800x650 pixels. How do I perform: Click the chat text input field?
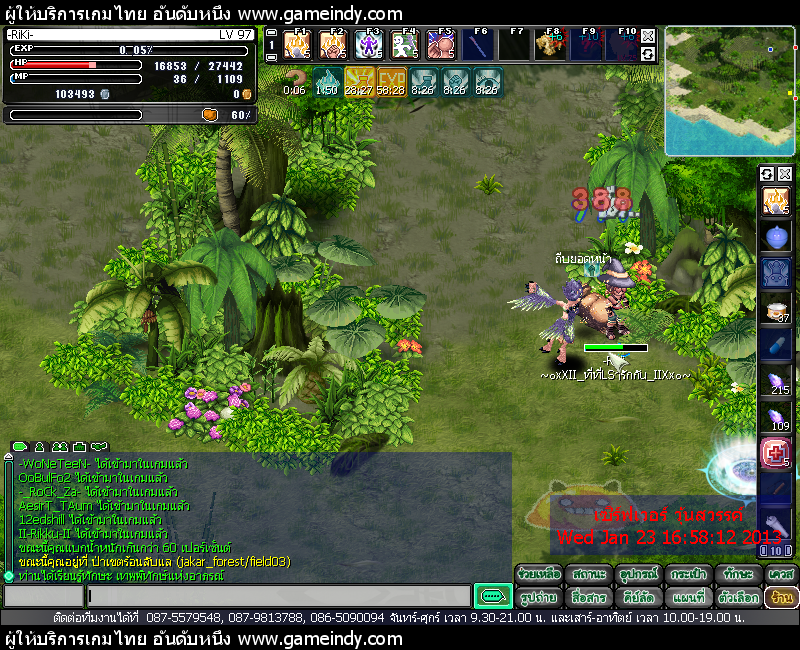click(x=278, y=596)
